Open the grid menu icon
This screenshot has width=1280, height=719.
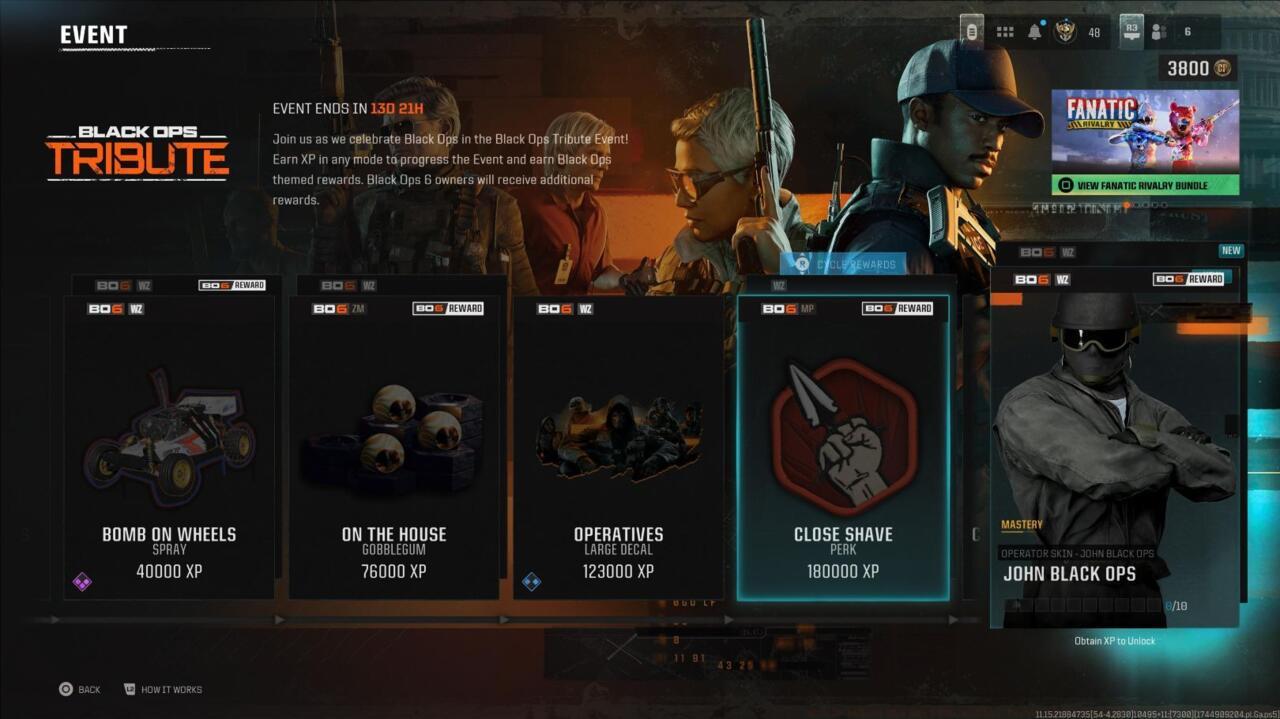pyautogui.click(x=1005, y=32)
